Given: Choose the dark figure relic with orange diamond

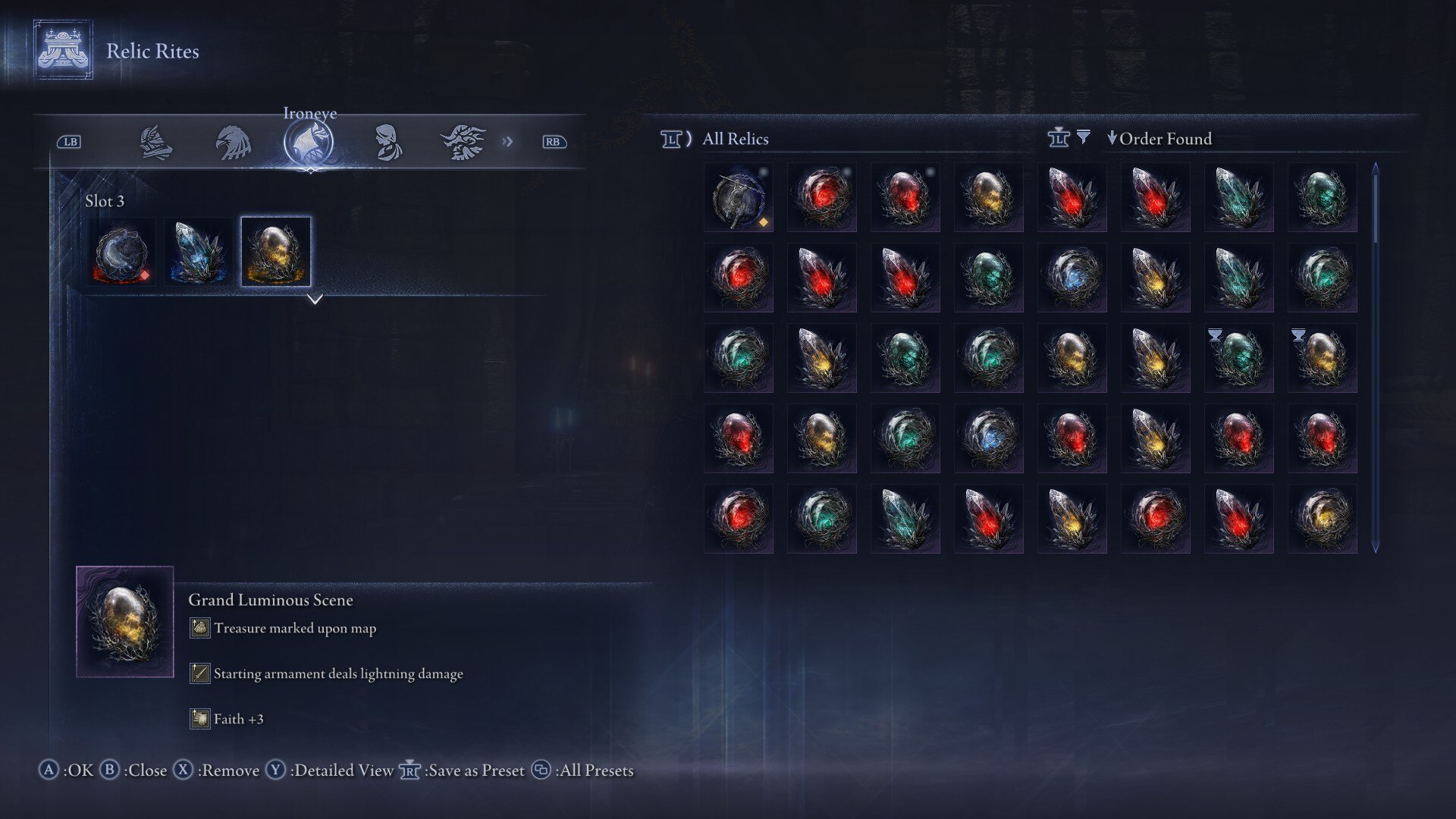Looking at the screenshot, I should pyautogui.click(x=739, y=197).
